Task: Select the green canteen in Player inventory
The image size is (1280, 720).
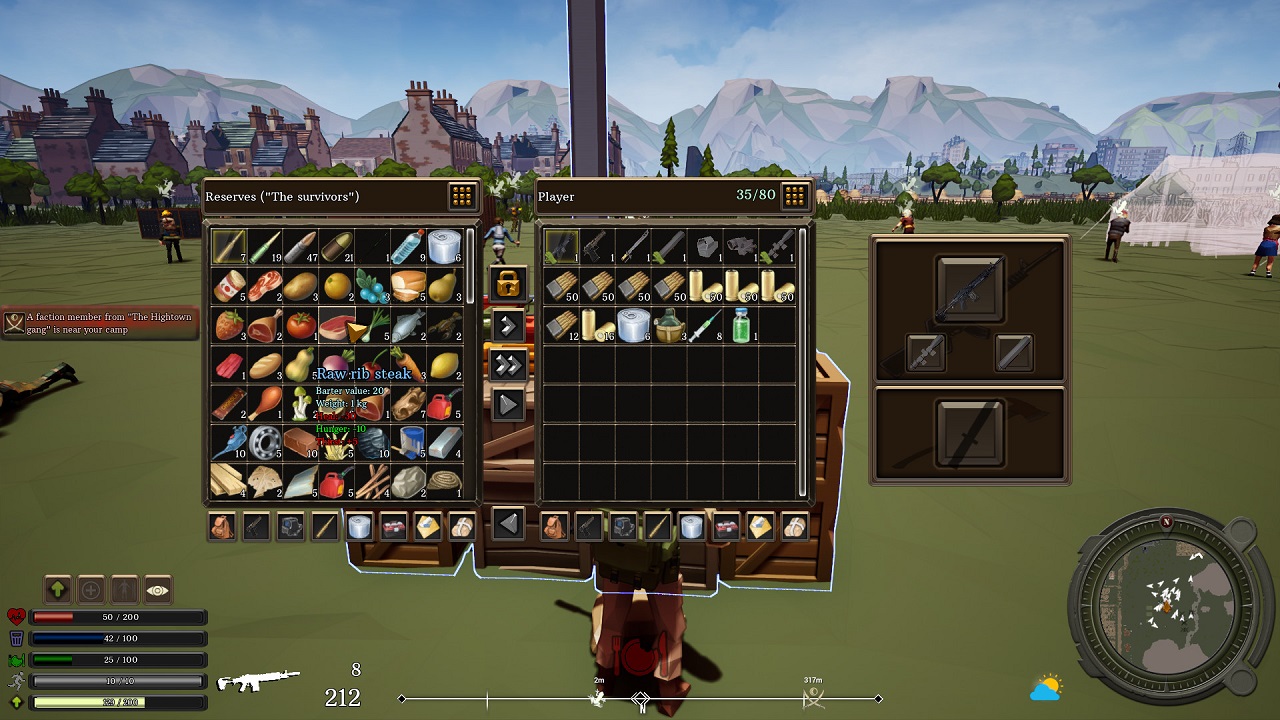Action: (x=669, y=326)
